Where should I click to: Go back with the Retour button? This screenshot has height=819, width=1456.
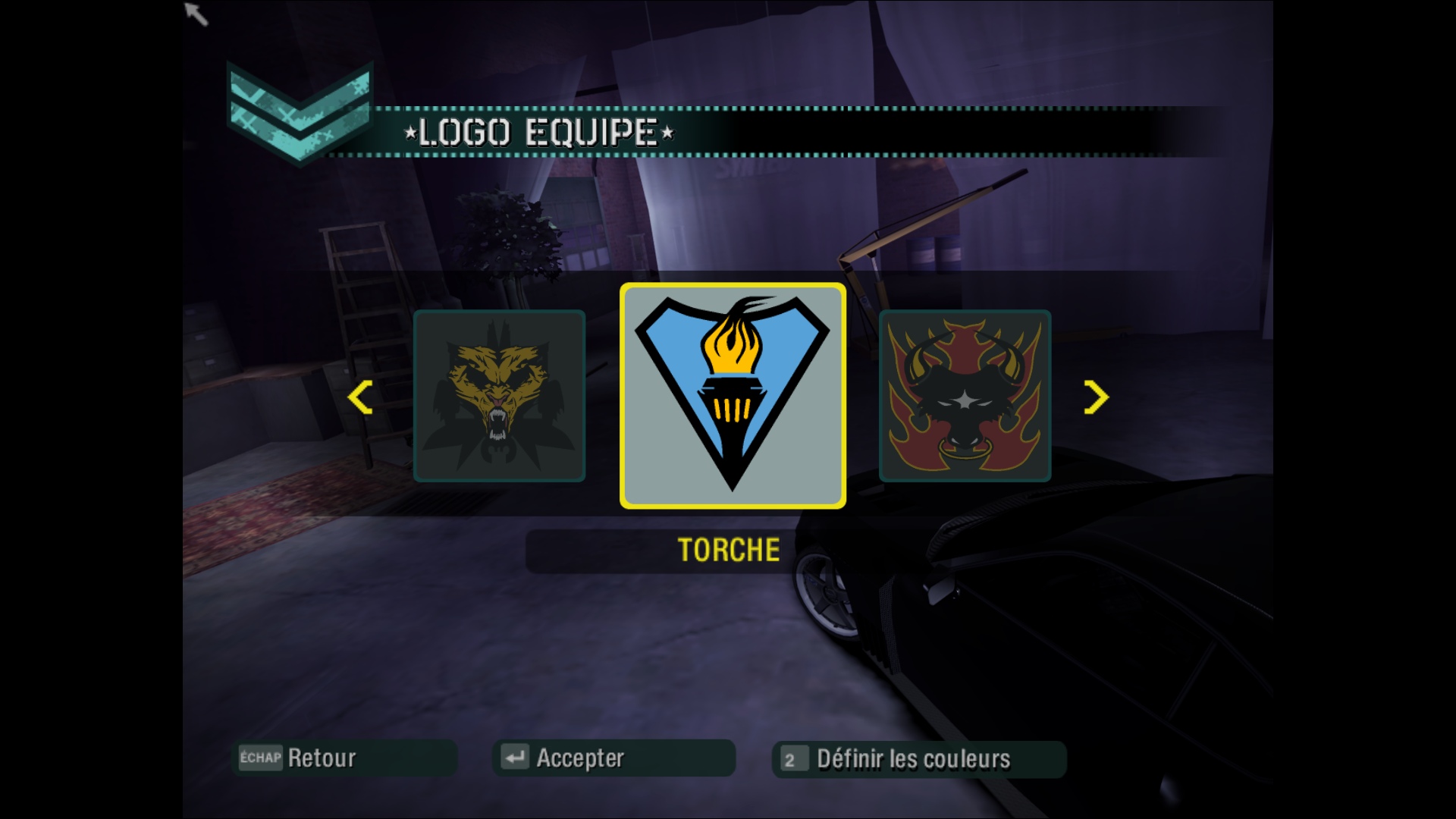pos(344,758)
